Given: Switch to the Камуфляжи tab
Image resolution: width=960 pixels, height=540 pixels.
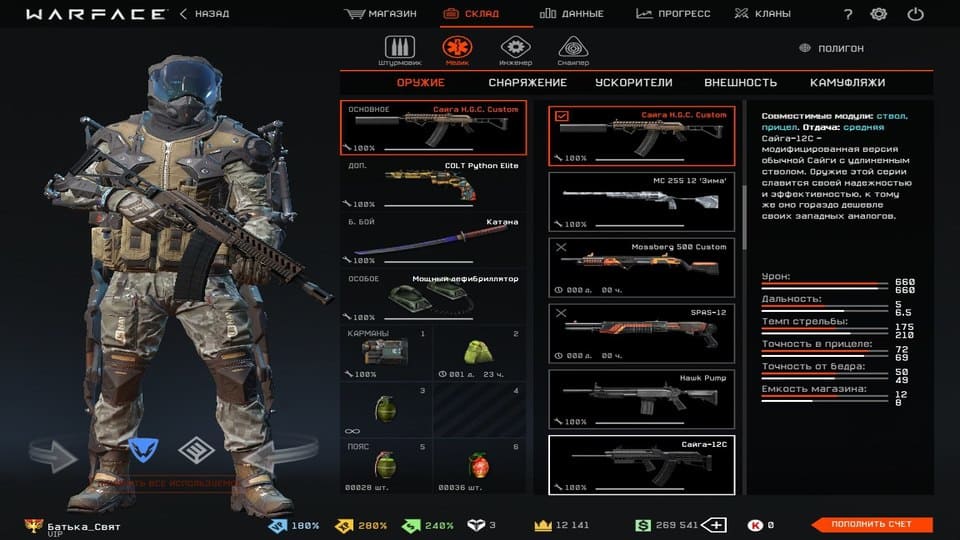Looking at the screenshot, I should 847,83.
